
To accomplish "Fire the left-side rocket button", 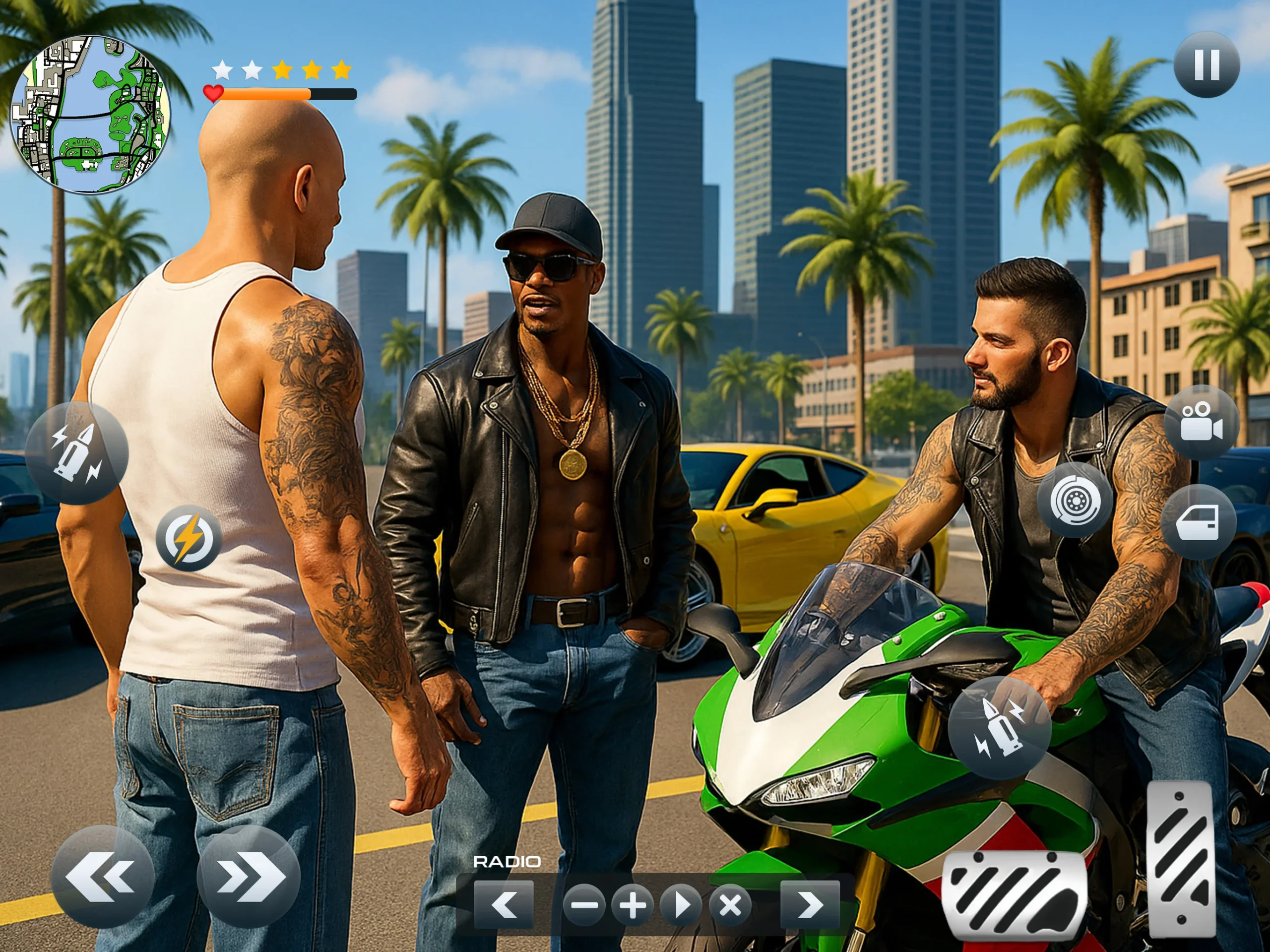I will (x=76, y=453).
